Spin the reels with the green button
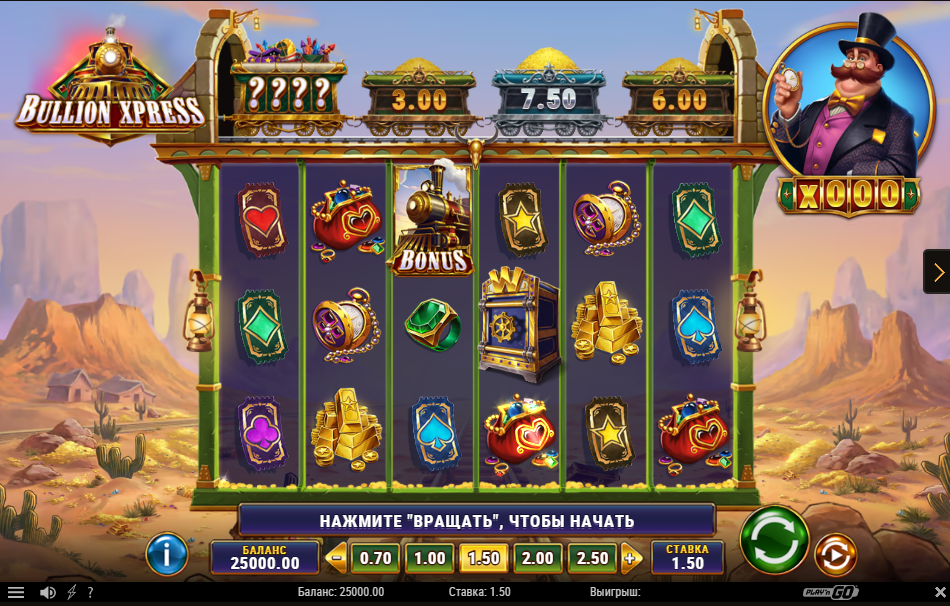 tap(774, 539)
